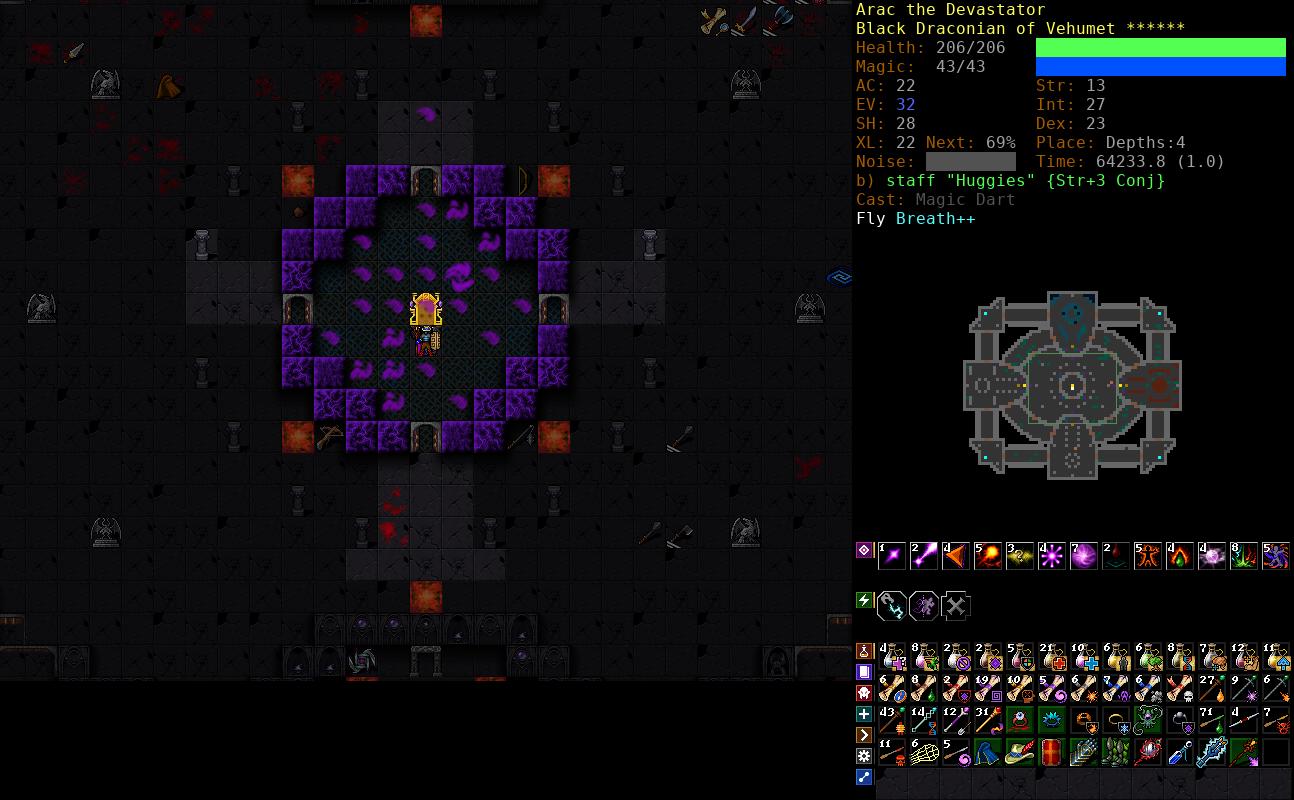Select the orange cone spell icon

tap(956, 555)
